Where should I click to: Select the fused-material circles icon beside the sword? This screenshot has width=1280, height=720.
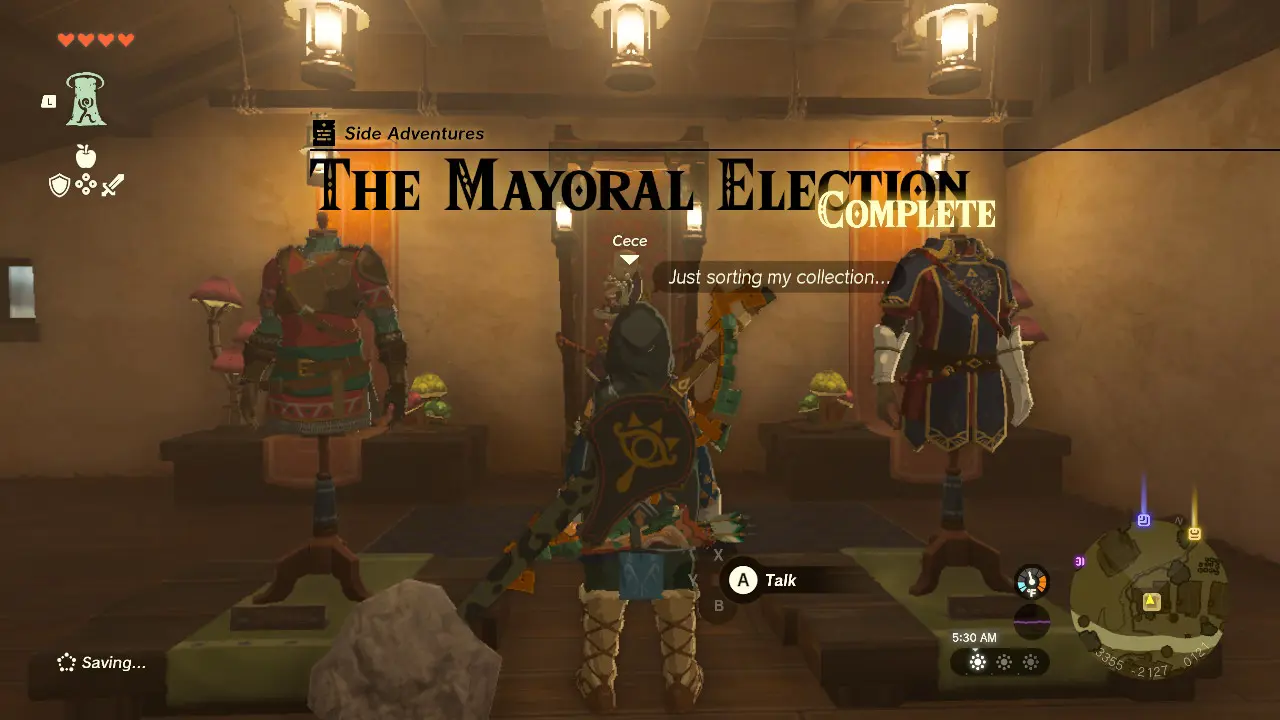(87, 183)
